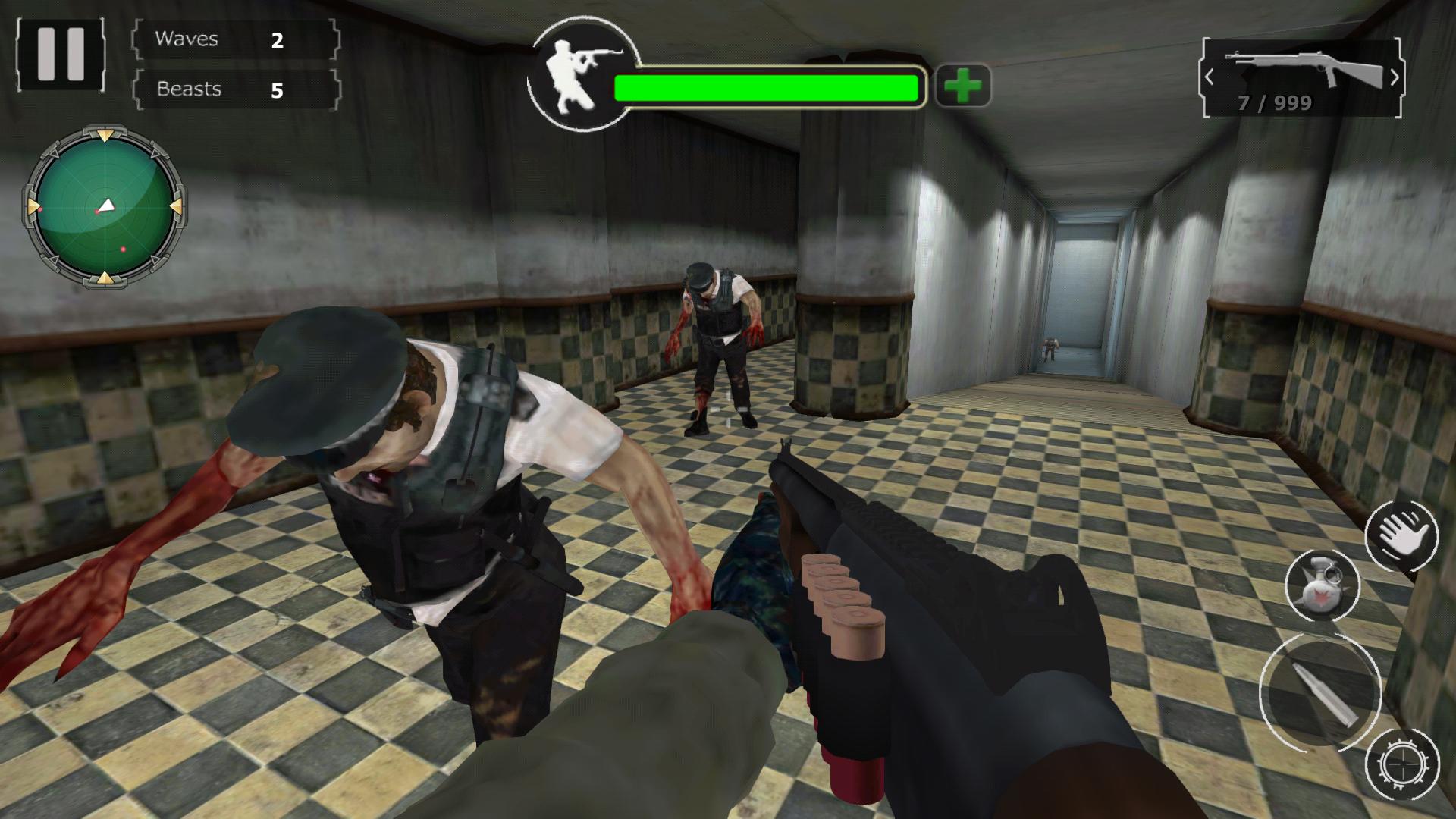1456x819 pixels.
Task: Switch to the previous weapon arrow
Action: coord(1210,77)
